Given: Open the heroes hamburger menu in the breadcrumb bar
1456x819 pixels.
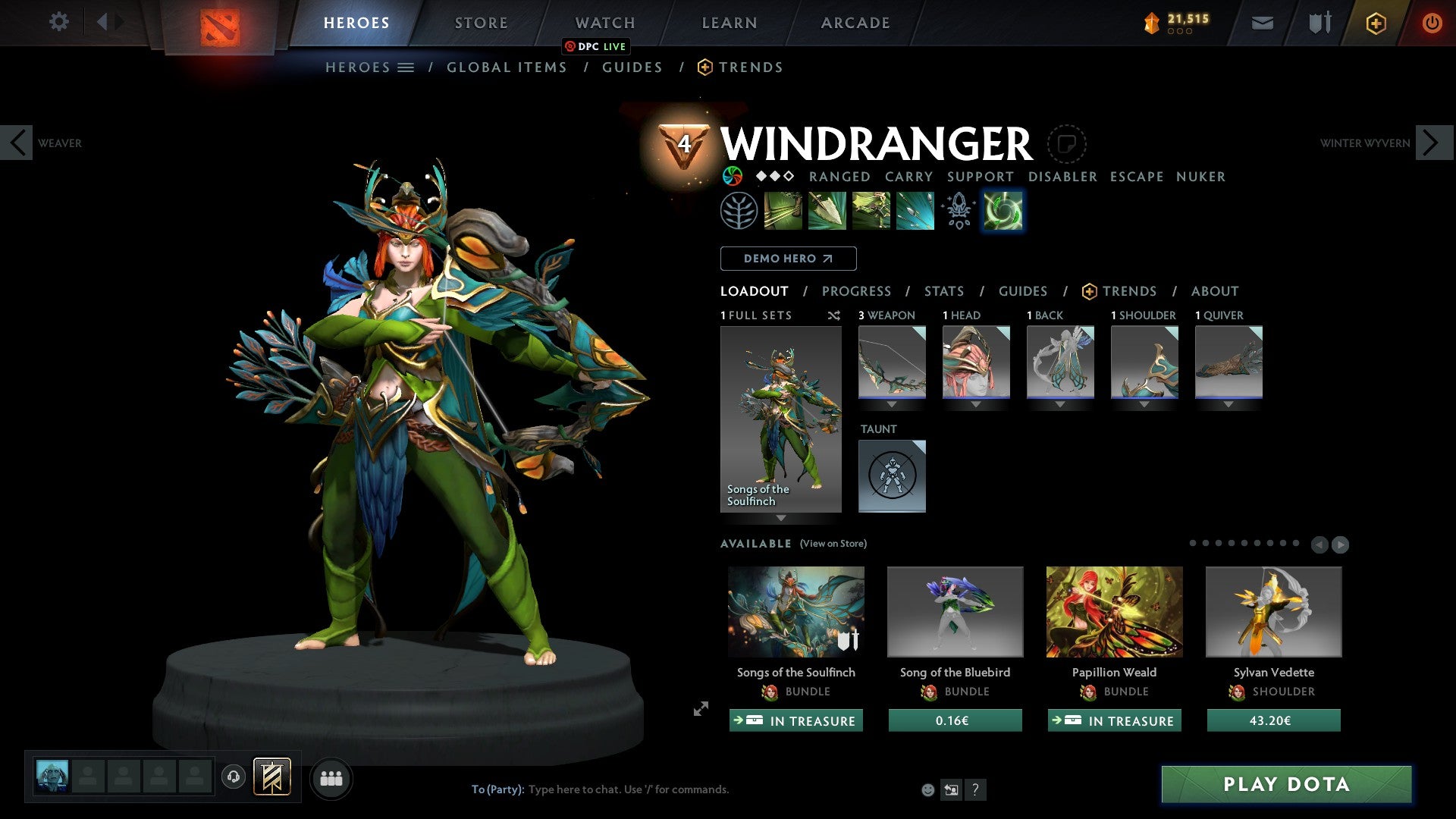Looking at the screenshot, I should (x=406, y=67).
